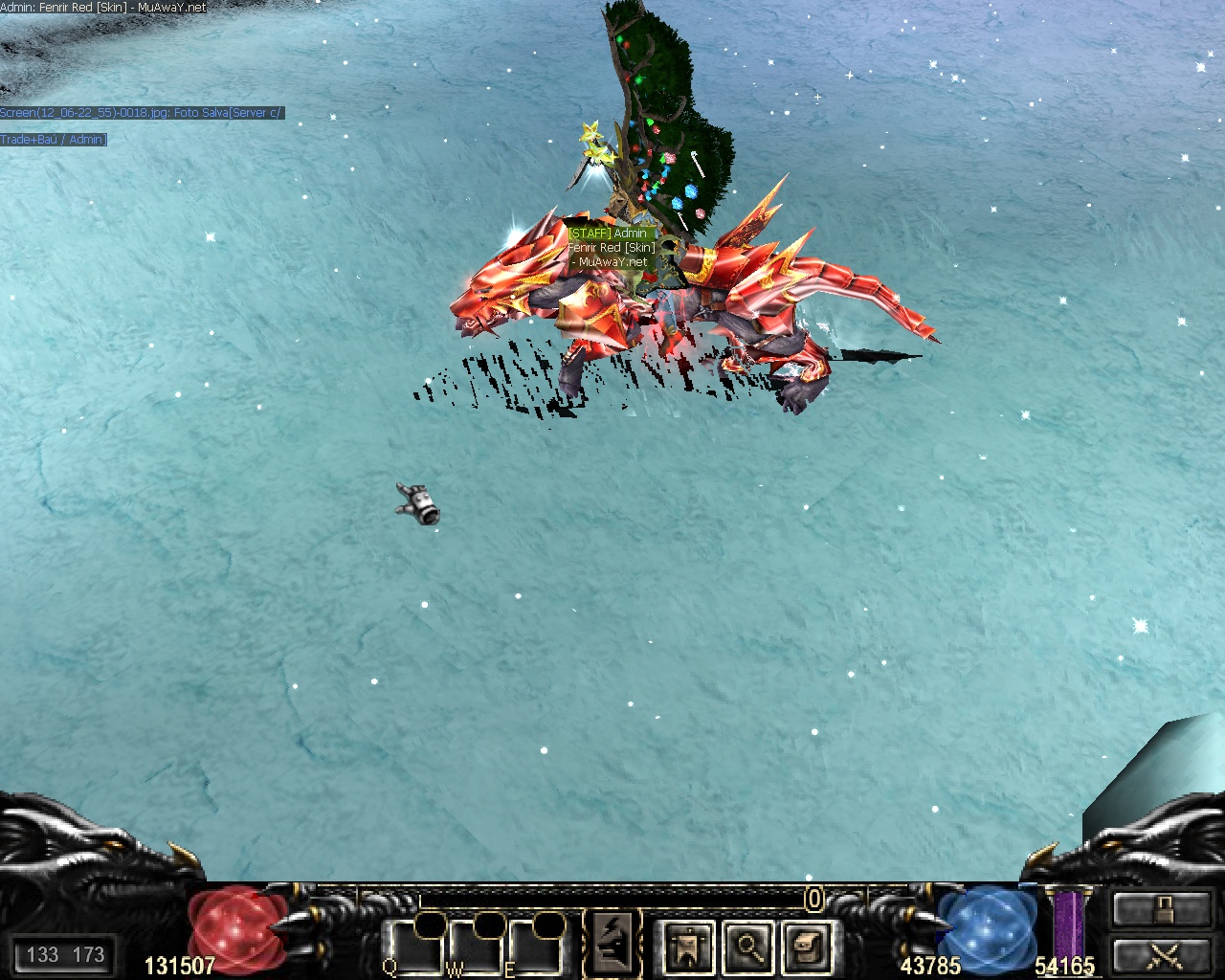Toggle the padlock button
Viewport: 1225px width, 980px height.
click(1162, 908)
